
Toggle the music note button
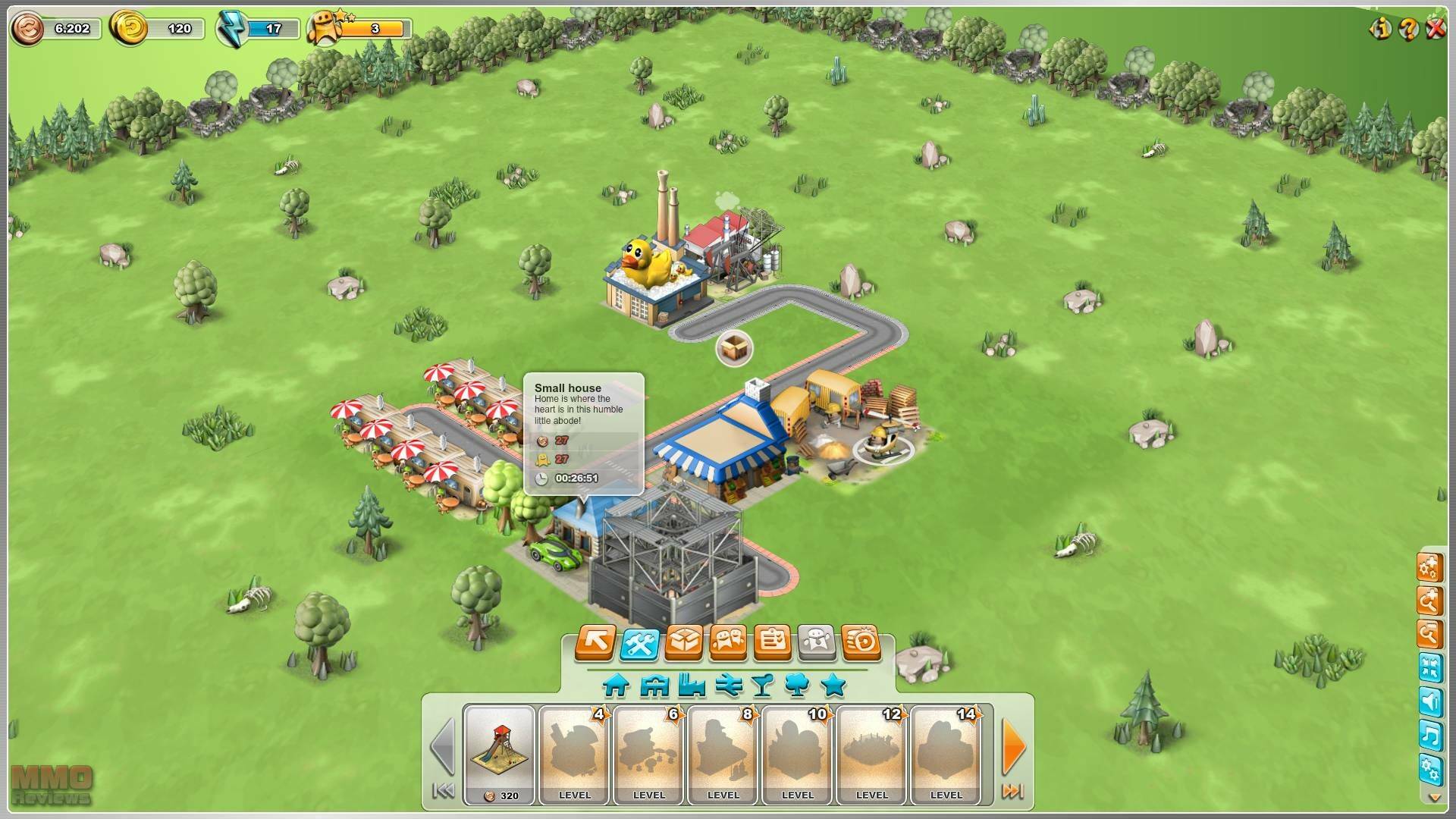(x=1429, y=735)
